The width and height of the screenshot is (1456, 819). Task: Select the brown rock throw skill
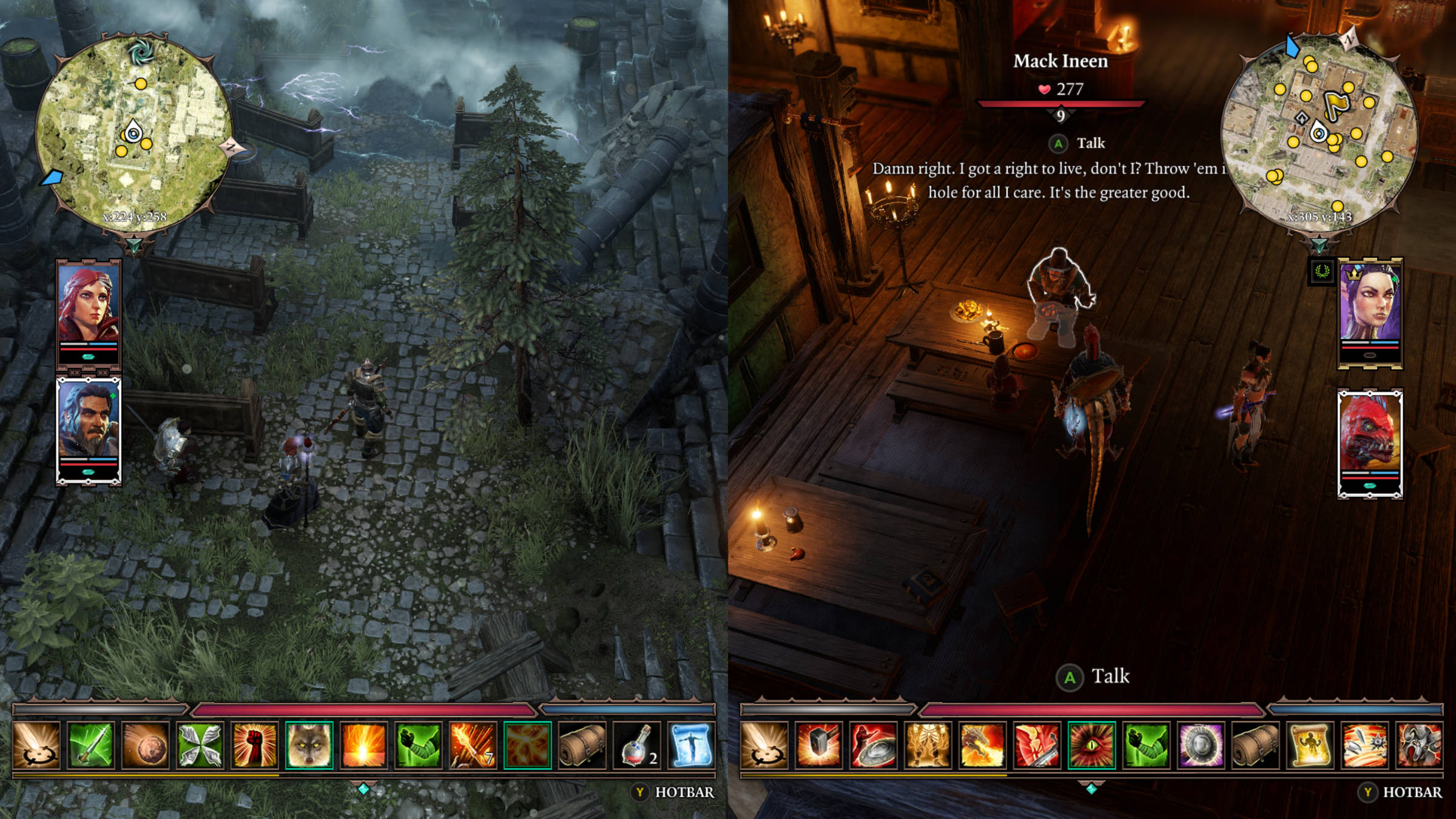[145, 745]
